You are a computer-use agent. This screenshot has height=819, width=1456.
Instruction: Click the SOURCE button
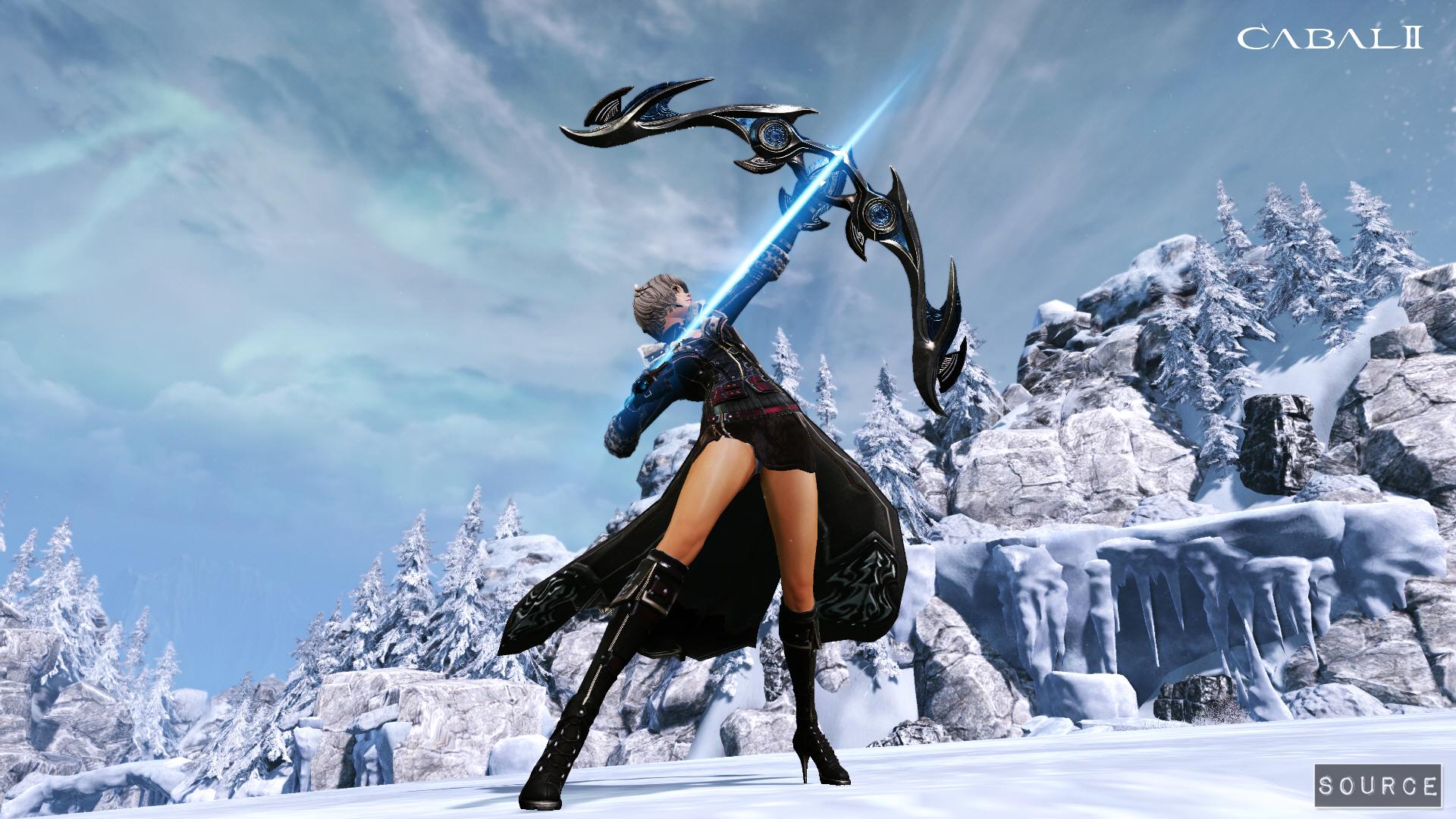[1377, 785]
